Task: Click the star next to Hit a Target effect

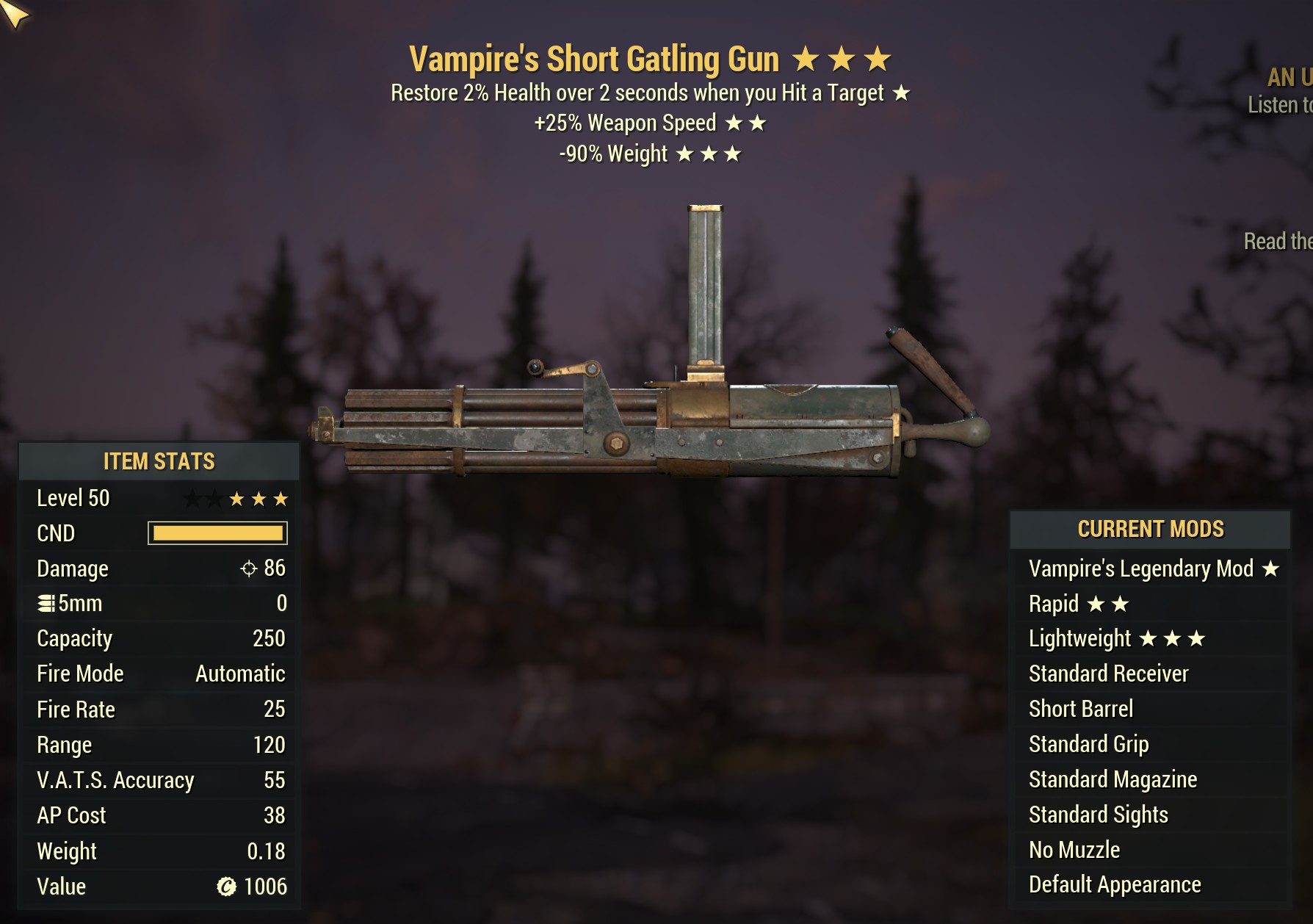Action: (903, 93)
